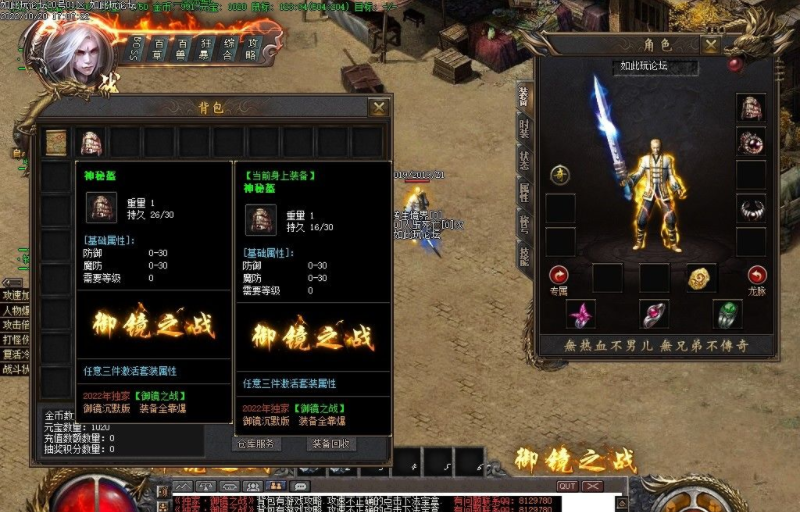Activate the 狂暴 top menu button
Image resolution: width=801 pixels, height=512 pixels.
206,49
